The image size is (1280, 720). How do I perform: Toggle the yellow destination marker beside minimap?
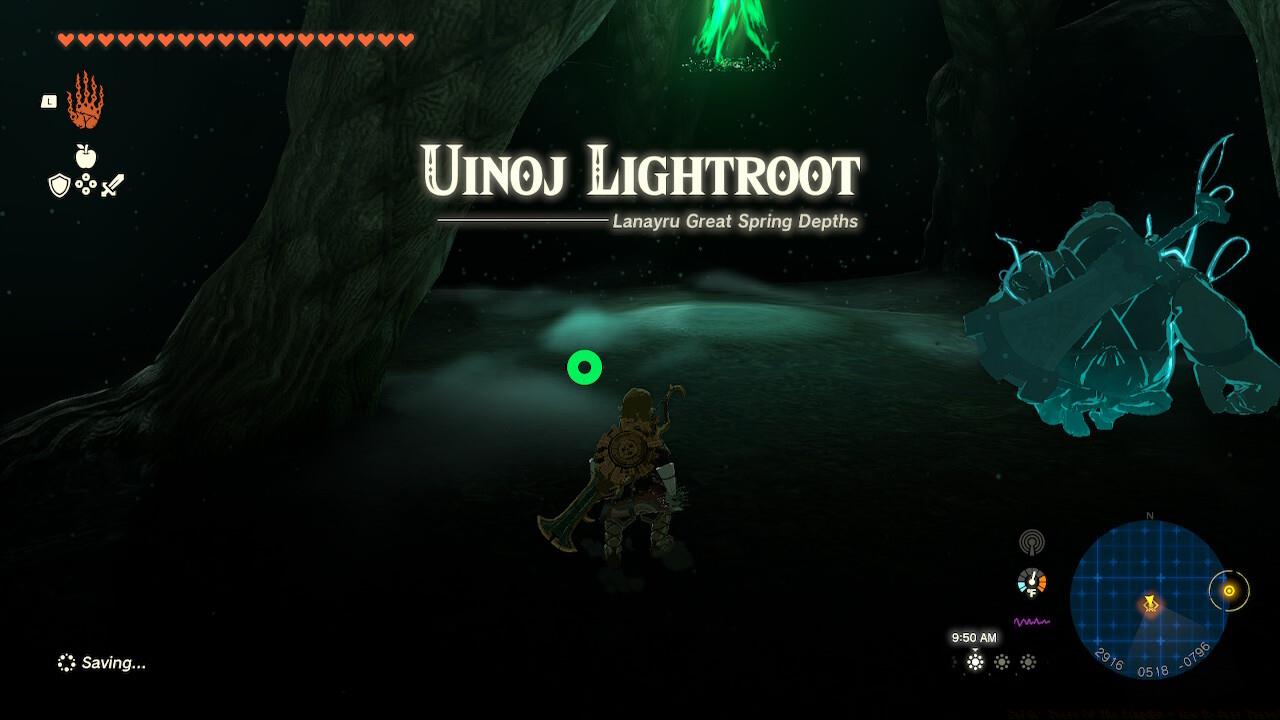1228,592
